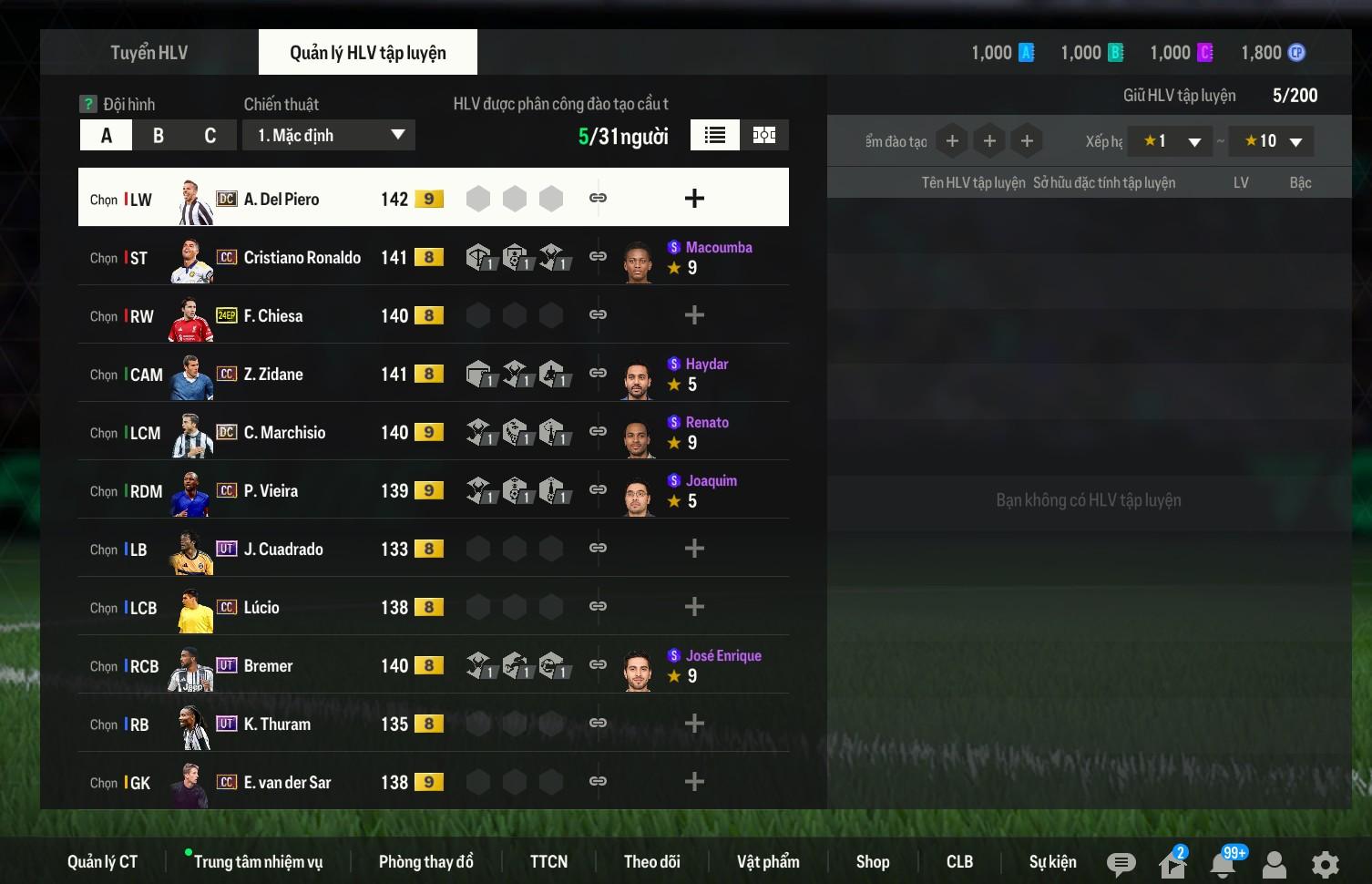Viewport: 1372px width, 884px height.
Task: Open the notifications bell
Action: pyautogui.click(x=1223, y=863)
